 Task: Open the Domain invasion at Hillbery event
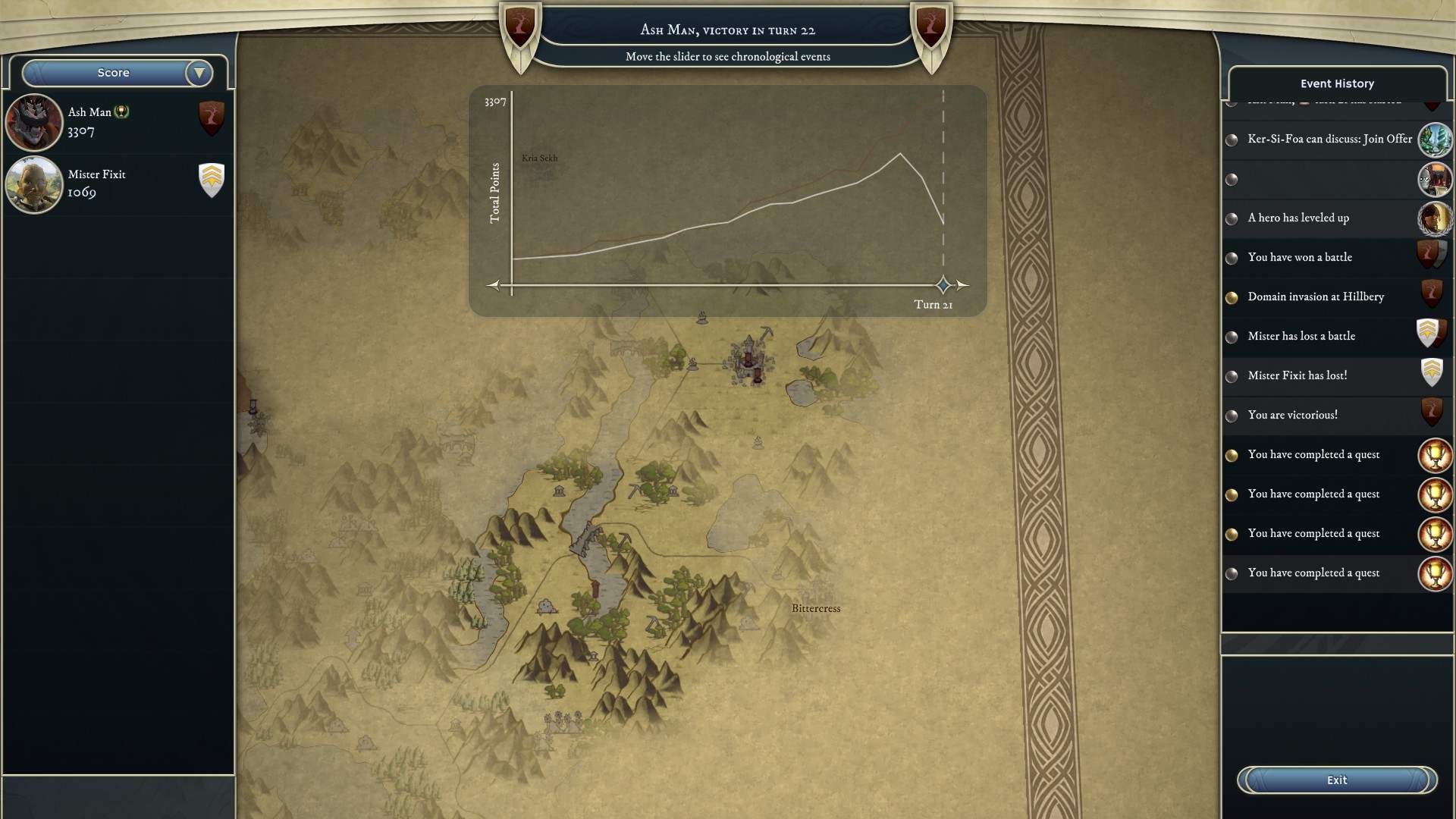click(x=1316, y=297)
